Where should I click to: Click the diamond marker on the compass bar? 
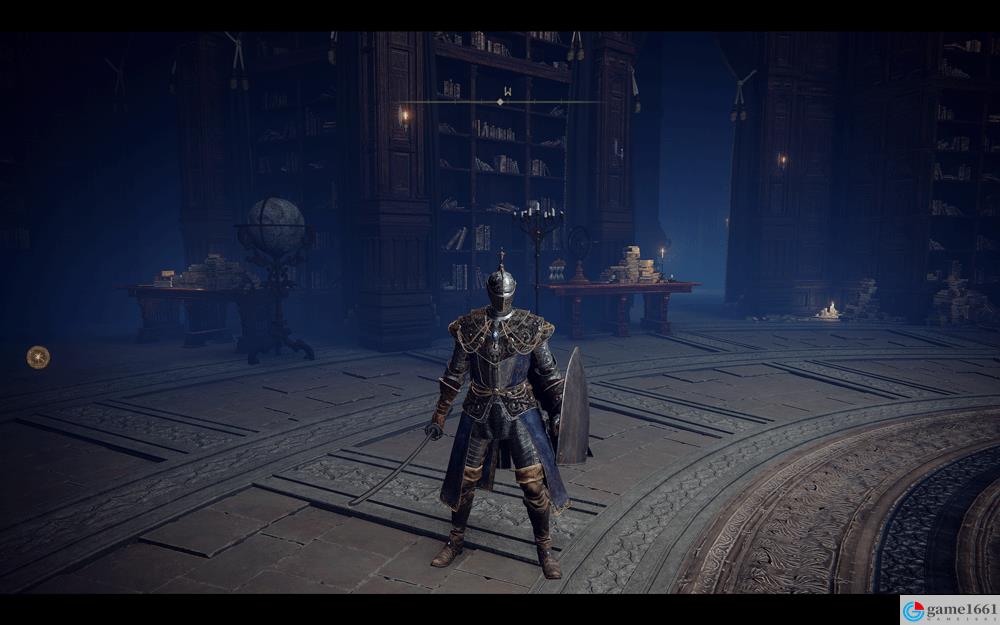500,102
